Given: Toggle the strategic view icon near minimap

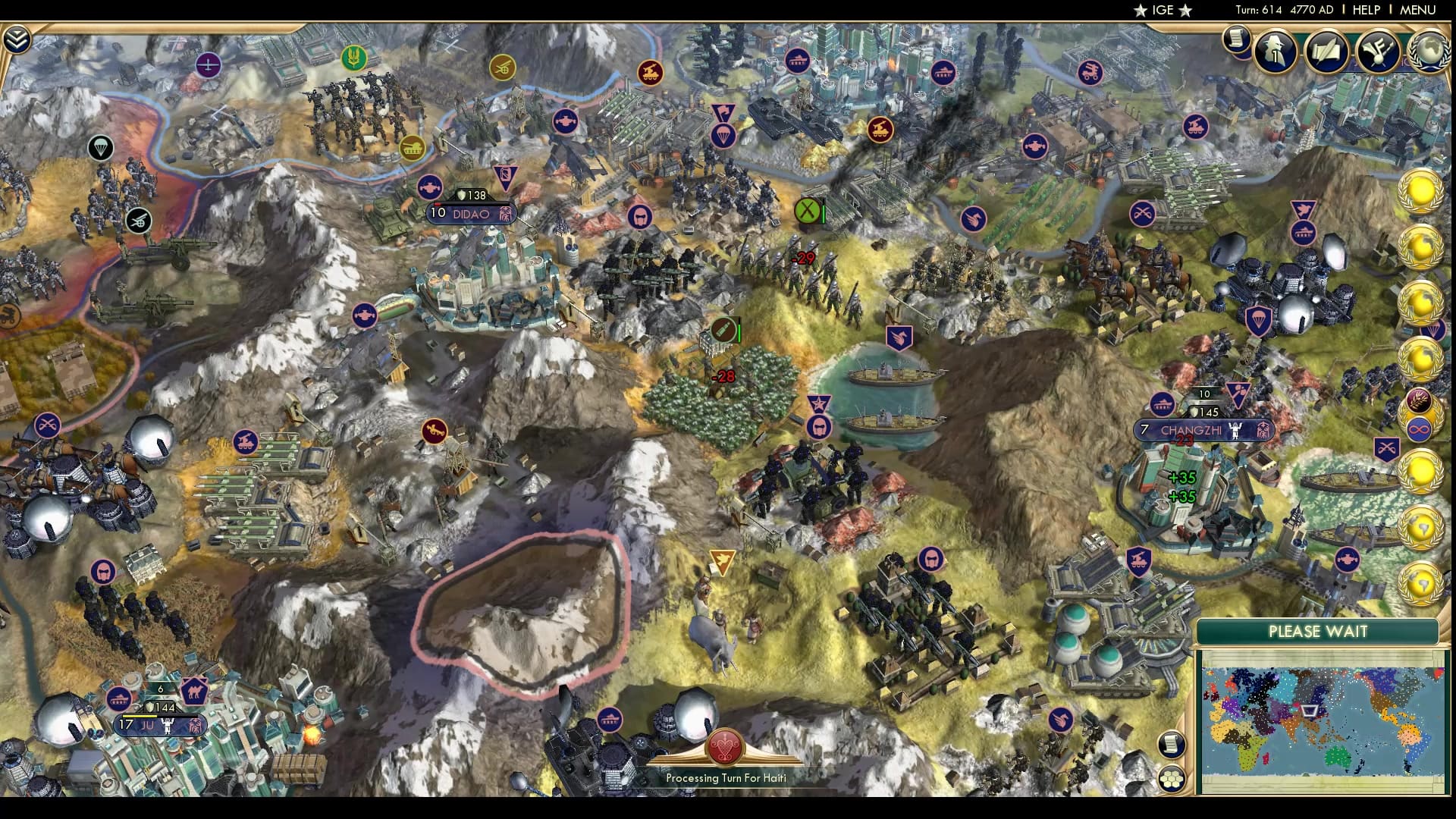Looking at the screenshot, I should (1172, 745).
